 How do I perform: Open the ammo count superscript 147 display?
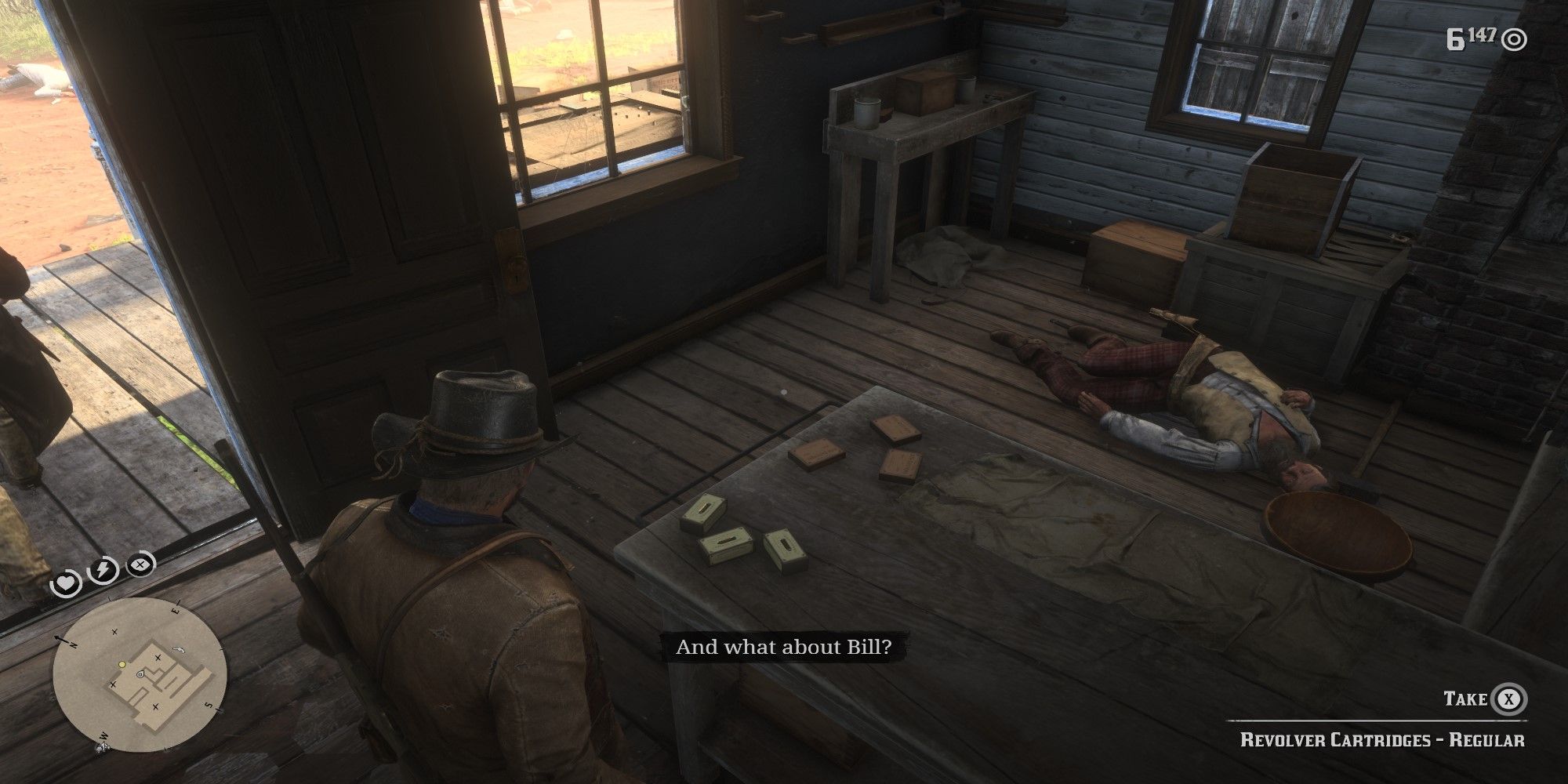(x=1482, y=34)
